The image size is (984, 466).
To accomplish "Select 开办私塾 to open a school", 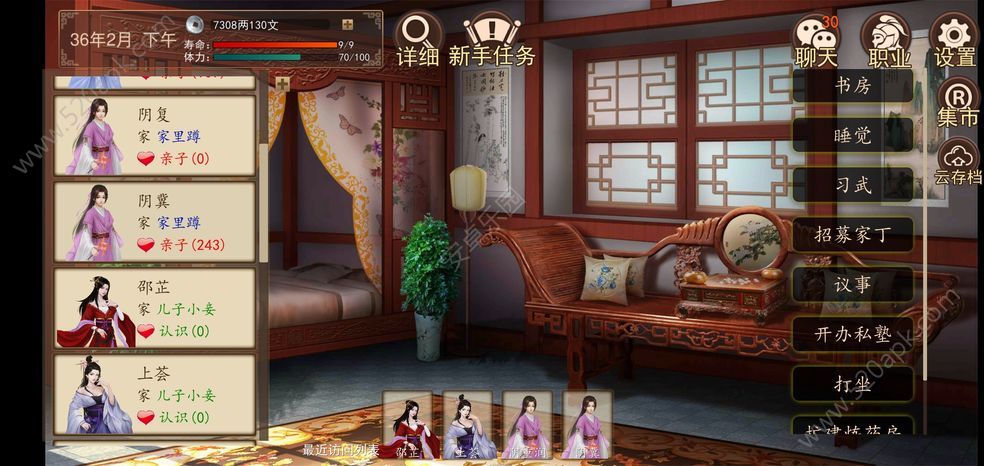I will [x=852, y=334].
